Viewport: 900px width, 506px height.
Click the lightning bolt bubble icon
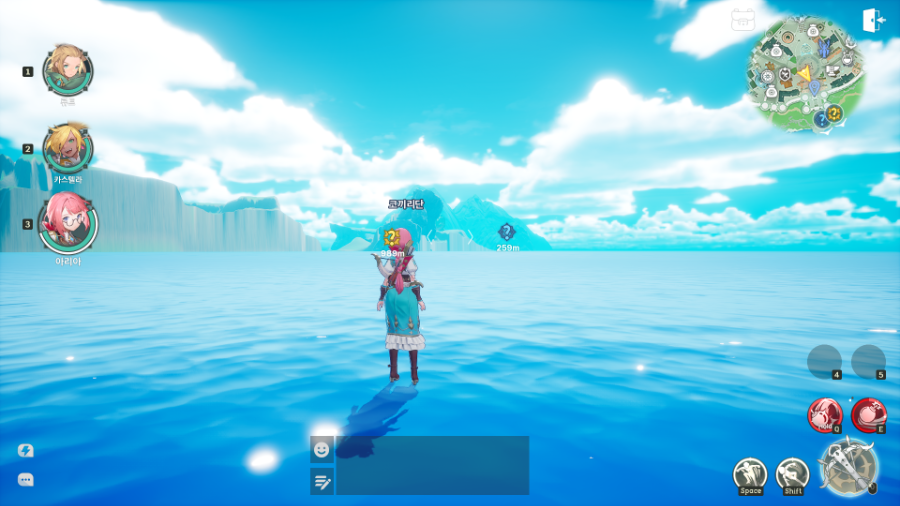26,451
